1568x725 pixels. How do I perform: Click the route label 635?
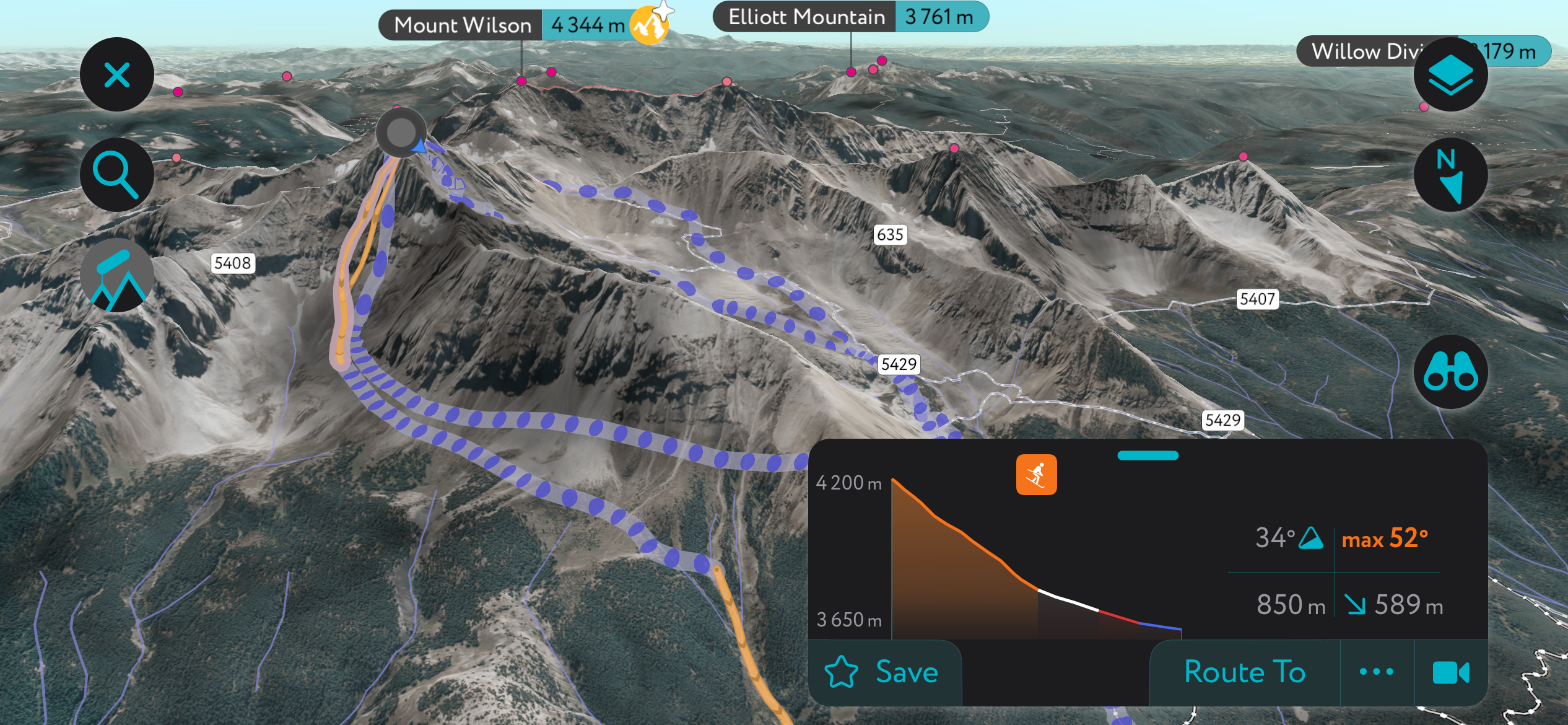click(890, 235)
